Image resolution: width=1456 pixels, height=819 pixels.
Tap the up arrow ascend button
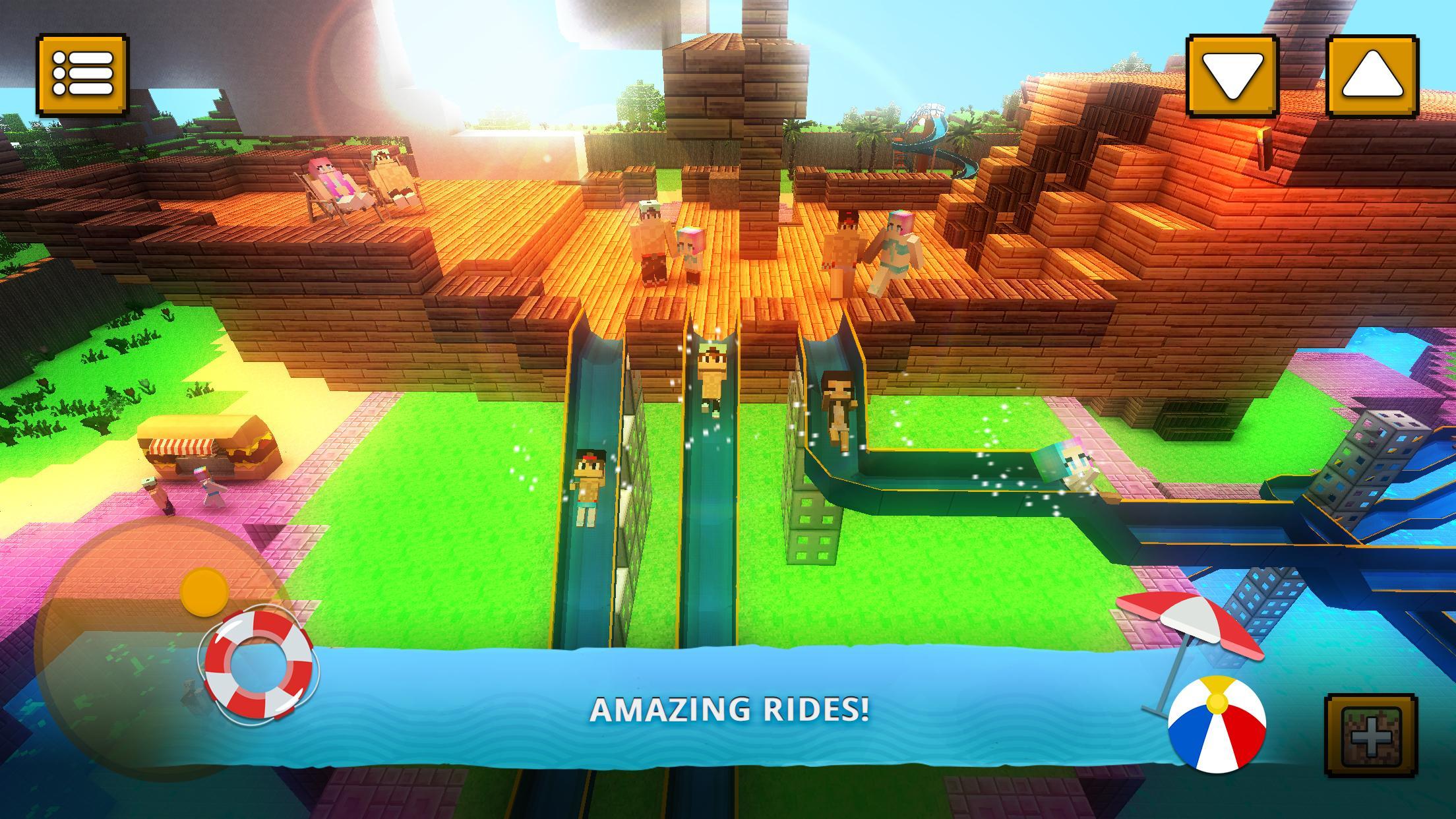pyautogui.click(x=1376, y=75)
